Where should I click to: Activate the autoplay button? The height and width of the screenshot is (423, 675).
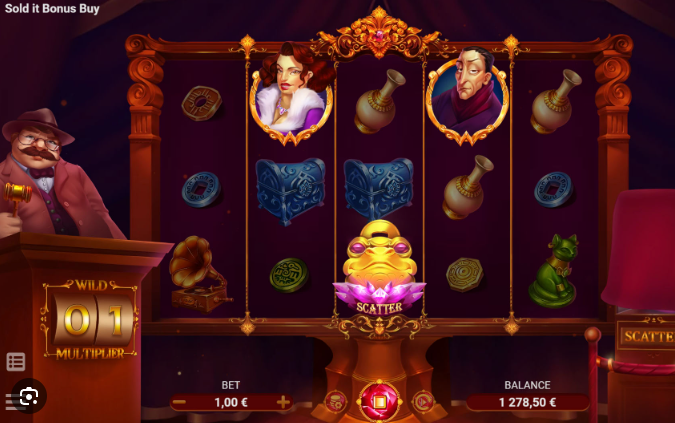click(x=423, y=402)
